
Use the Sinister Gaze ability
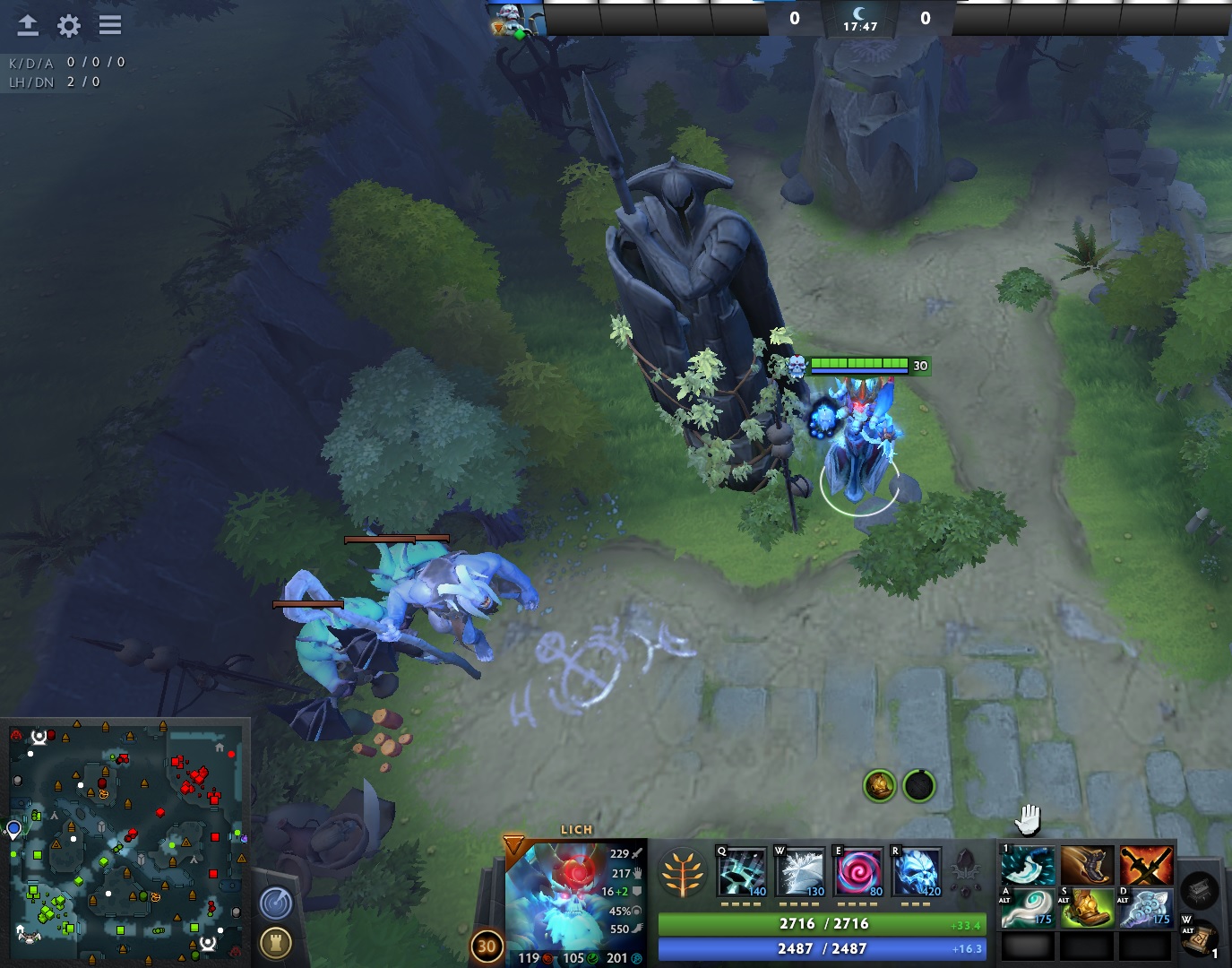click(x=857, y=872)
